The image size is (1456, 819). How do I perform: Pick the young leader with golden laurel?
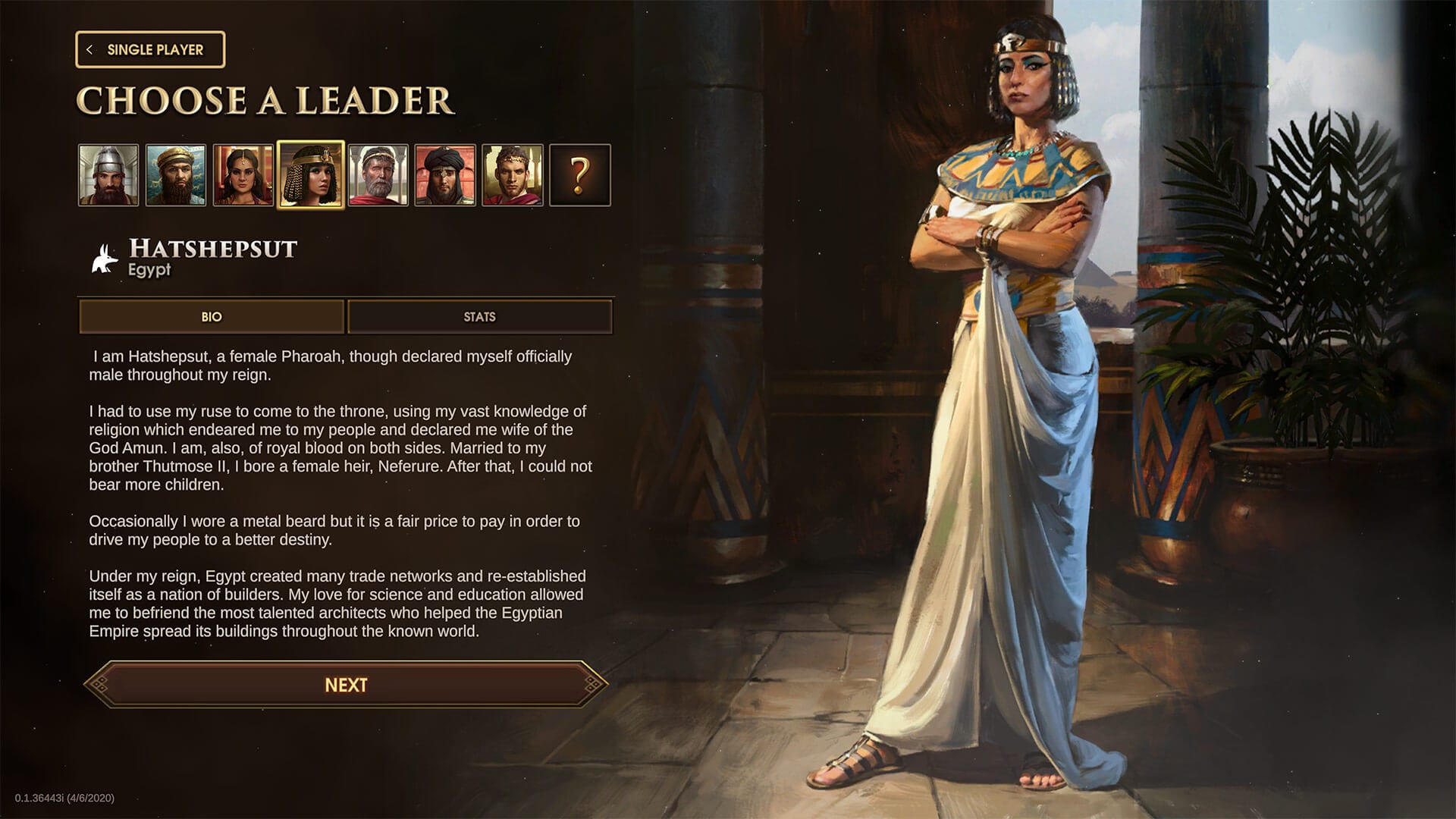click(x=513, y=175)
